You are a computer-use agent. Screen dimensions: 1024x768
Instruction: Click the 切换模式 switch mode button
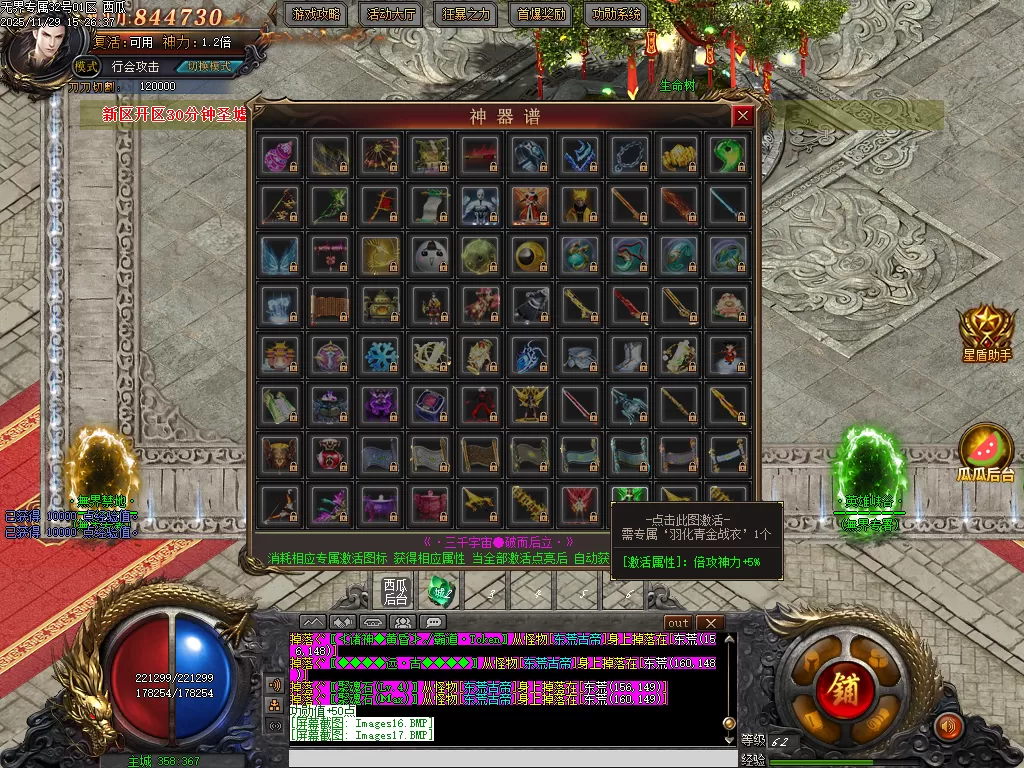208,67
